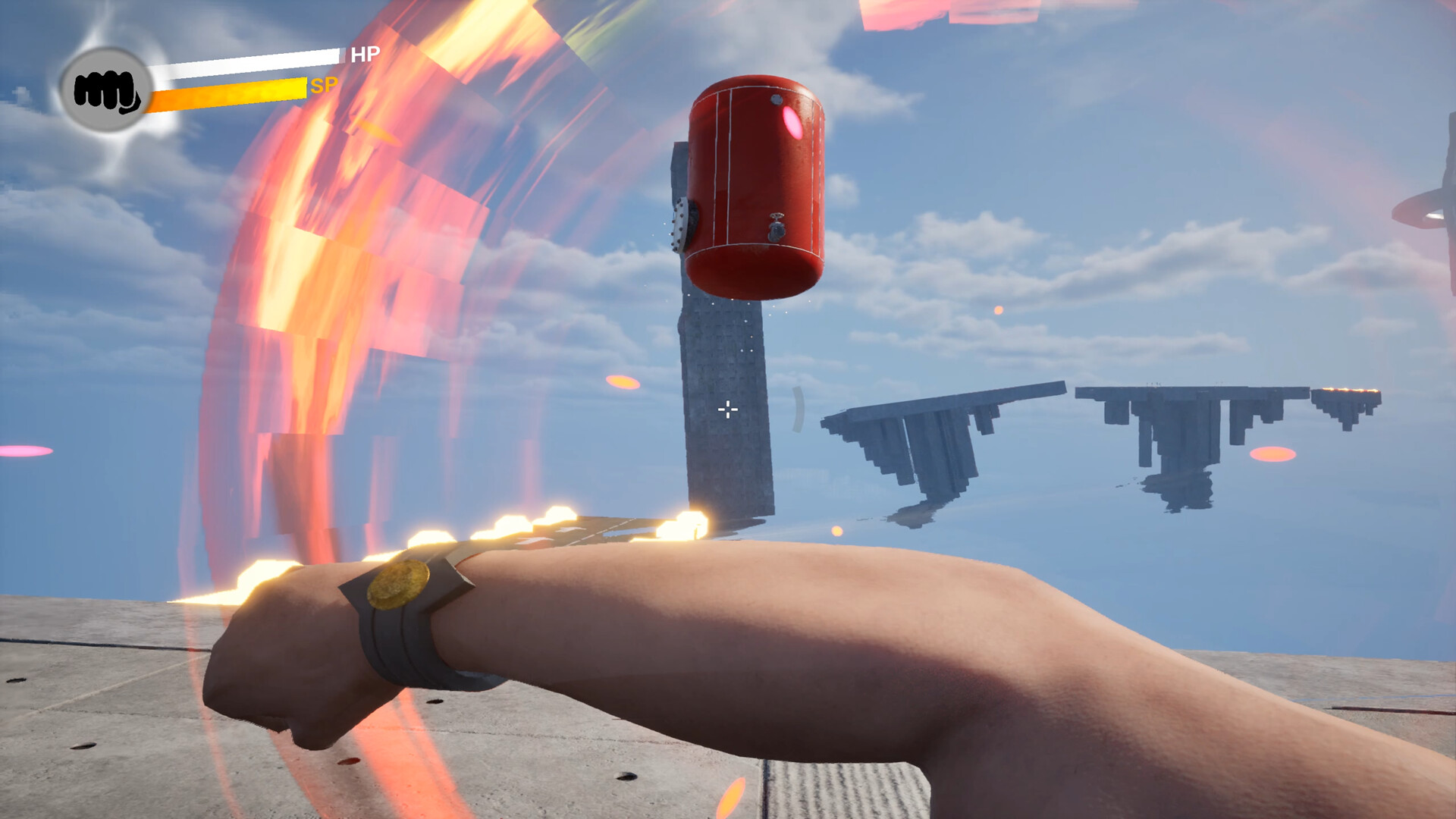
Task: Click the fist weapon icon
Action: [106, 90]
